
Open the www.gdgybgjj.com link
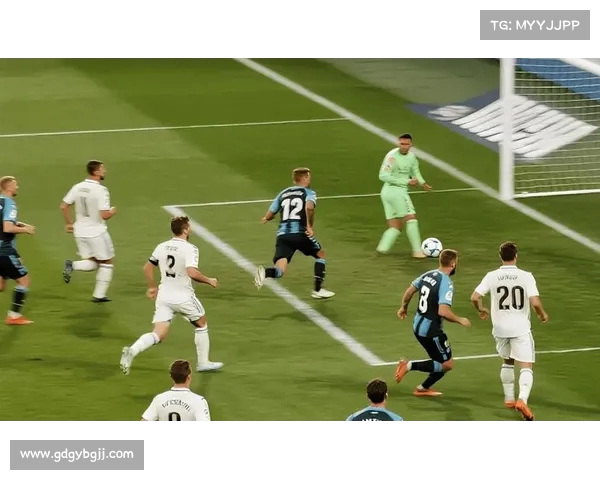tap(77, 454)
